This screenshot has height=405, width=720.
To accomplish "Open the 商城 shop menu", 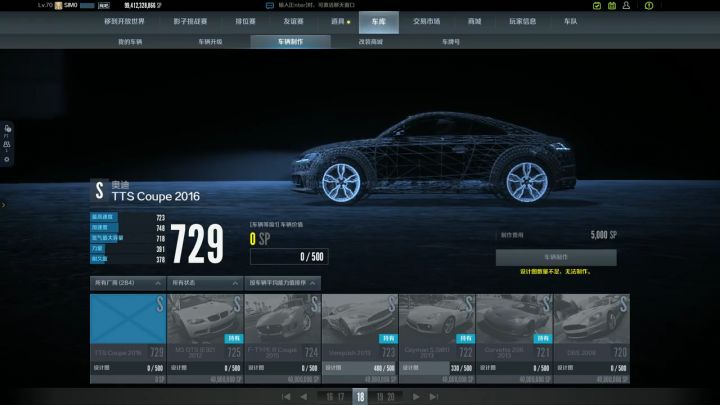I will click(x=474, y=20).
